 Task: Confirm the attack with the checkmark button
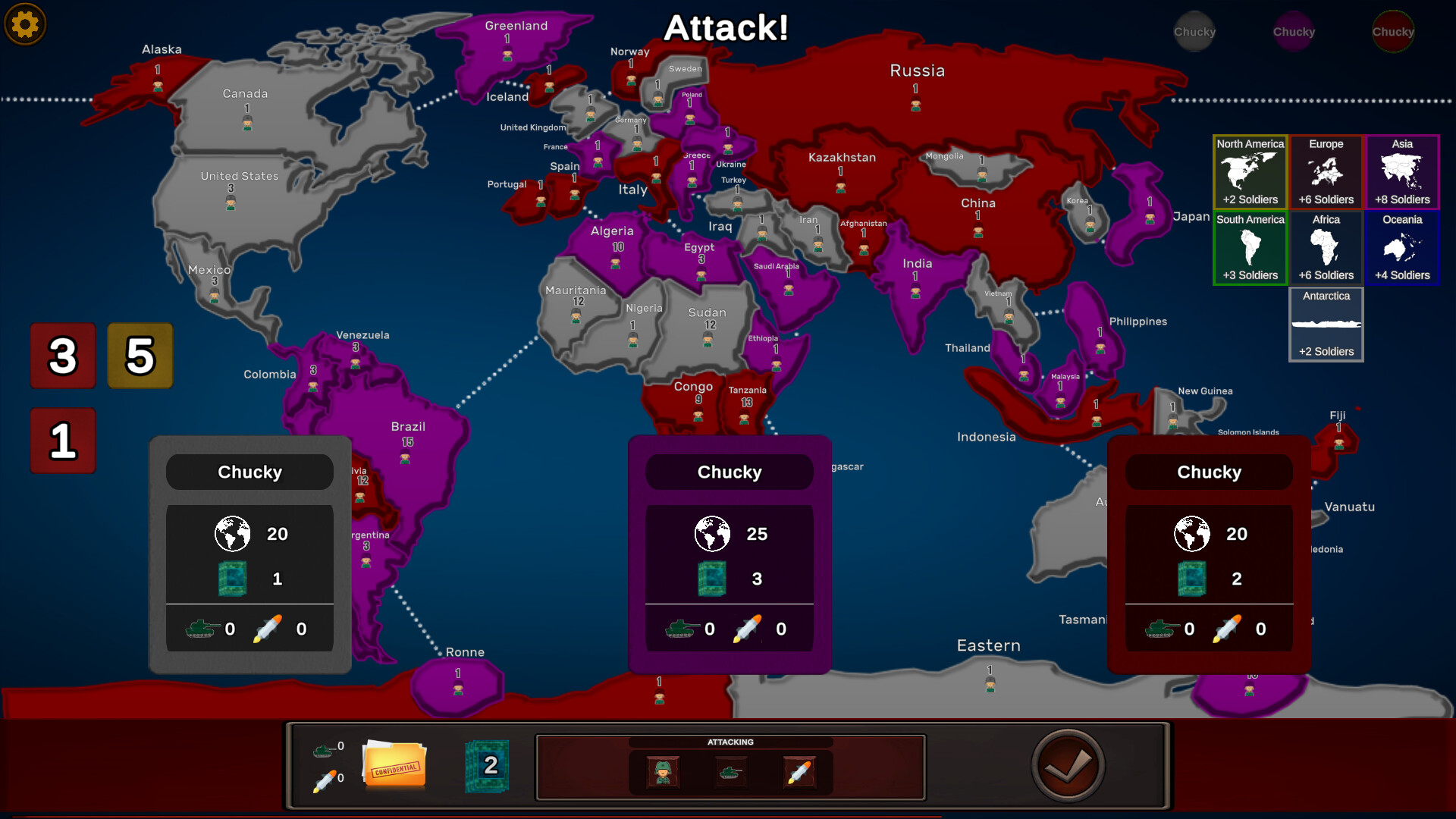click(x=1068, y=765)
